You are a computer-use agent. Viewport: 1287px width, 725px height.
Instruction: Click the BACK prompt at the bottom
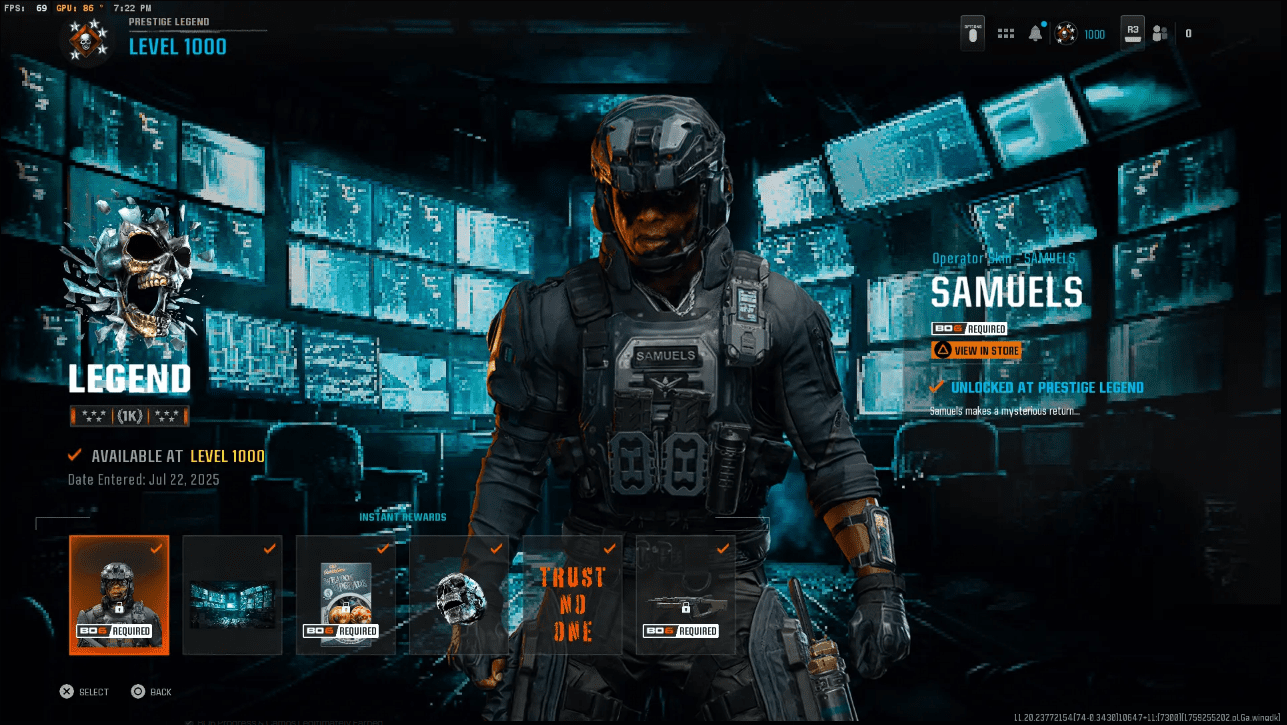tap(152, 691)
